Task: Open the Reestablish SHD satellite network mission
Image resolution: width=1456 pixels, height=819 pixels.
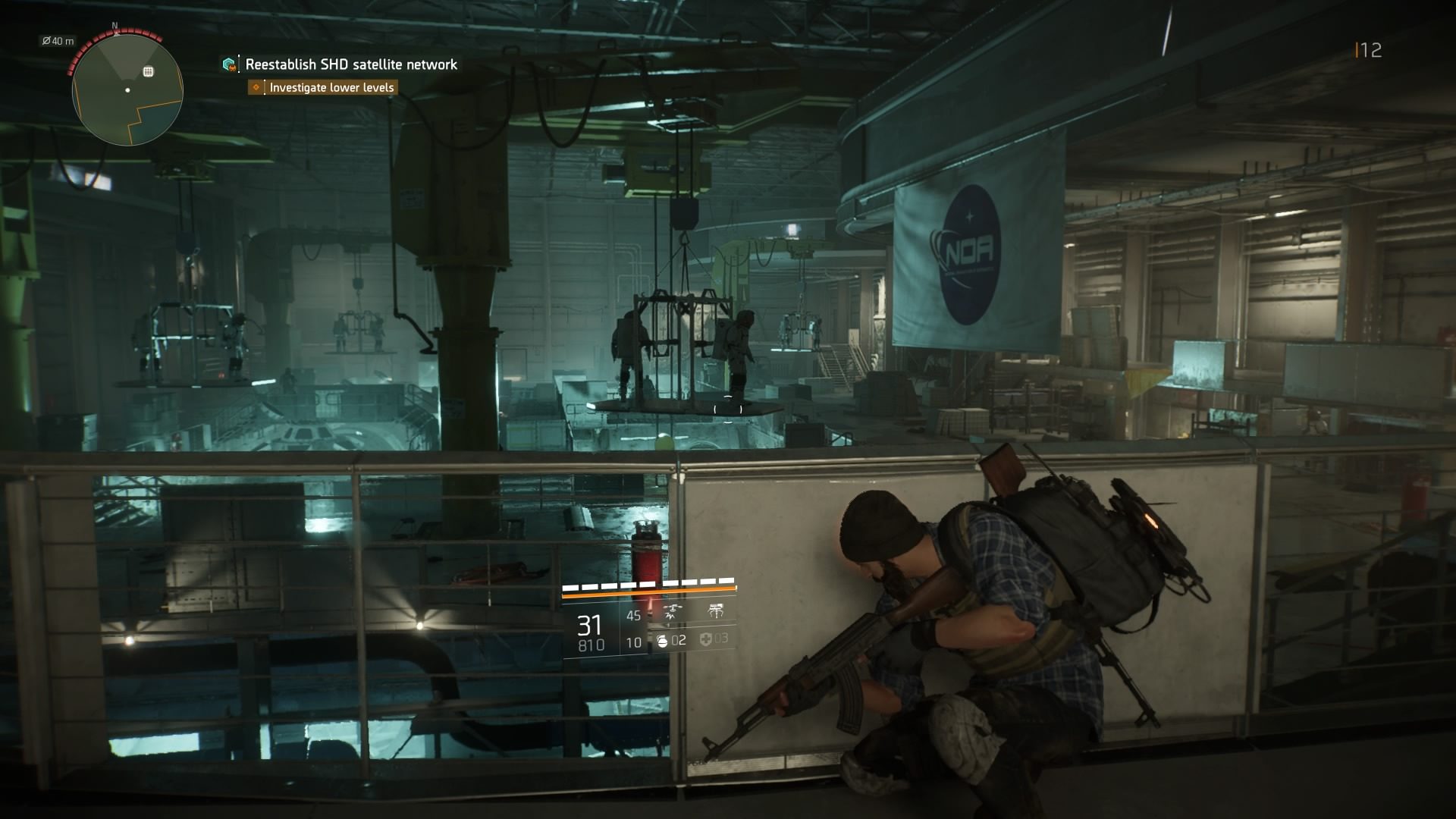Action: (351, 64)
